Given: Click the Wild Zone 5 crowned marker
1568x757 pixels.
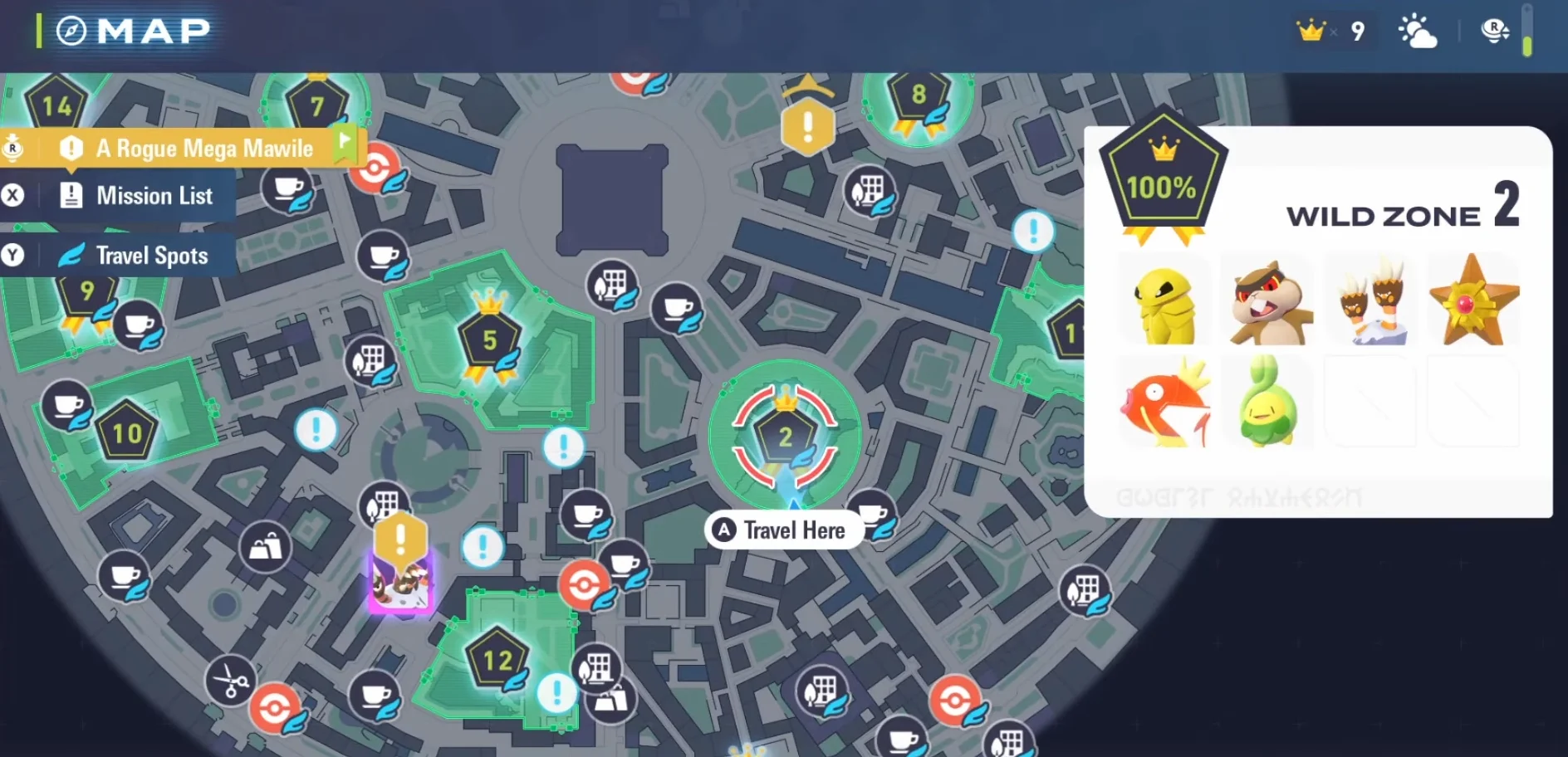Looking at the screenshot, I should 489,339.
